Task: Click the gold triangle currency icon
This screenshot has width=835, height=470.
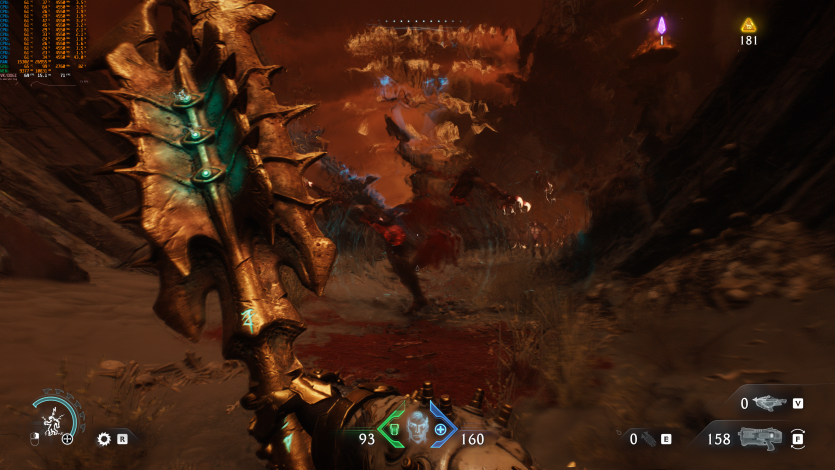Action: (748, 25)
